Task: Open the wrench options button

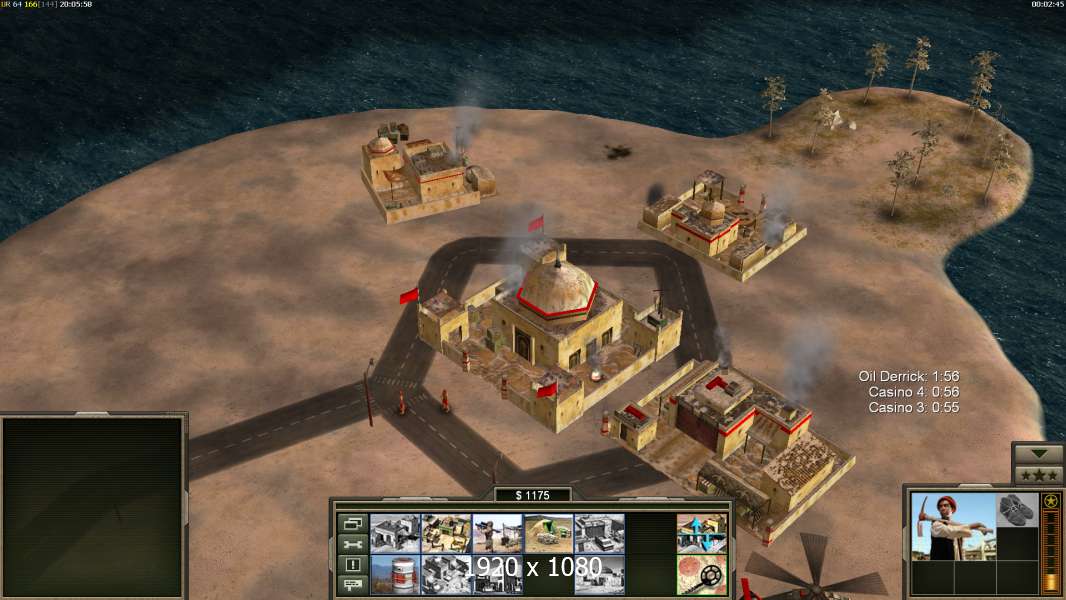Action: pos(351,544)
